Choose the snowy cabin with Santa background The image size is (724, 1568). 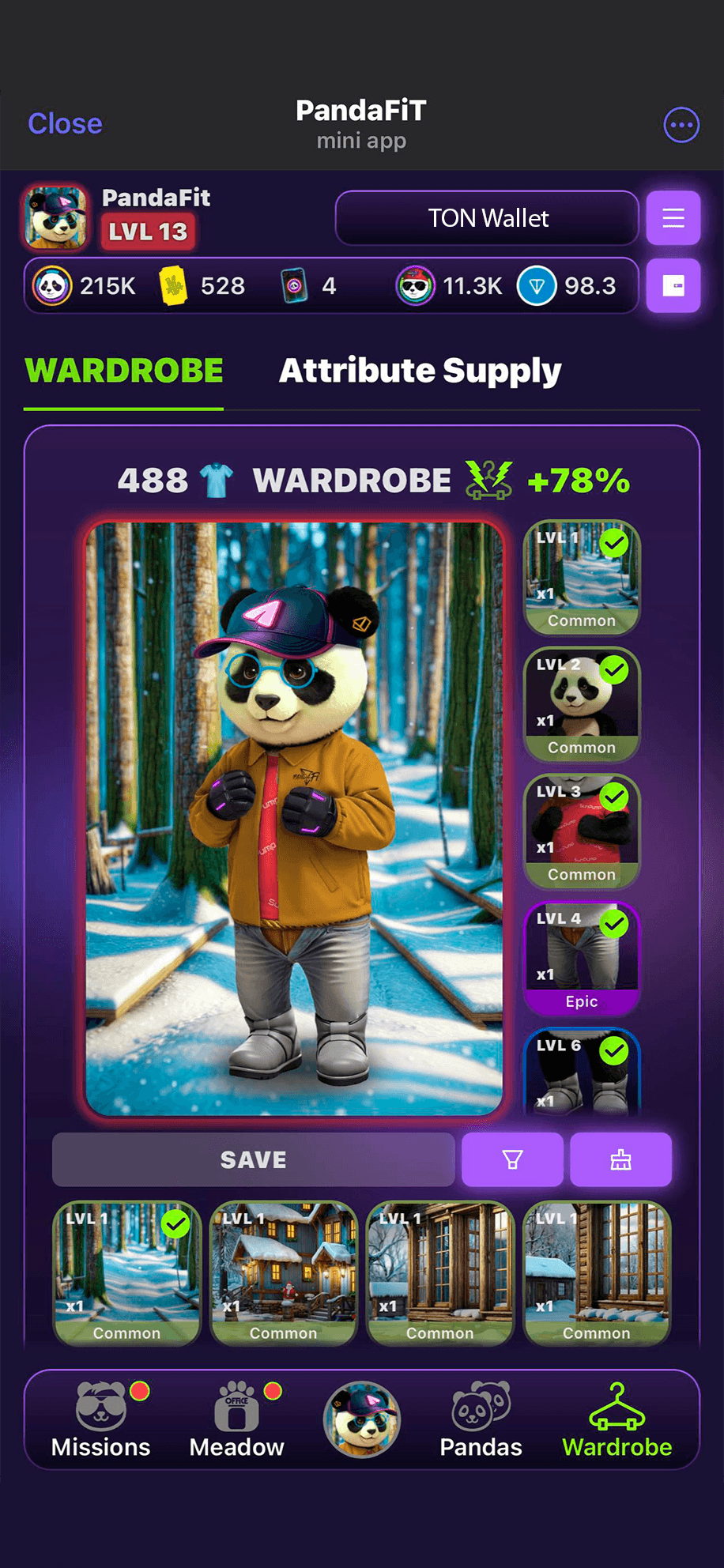pos(284,1272)
